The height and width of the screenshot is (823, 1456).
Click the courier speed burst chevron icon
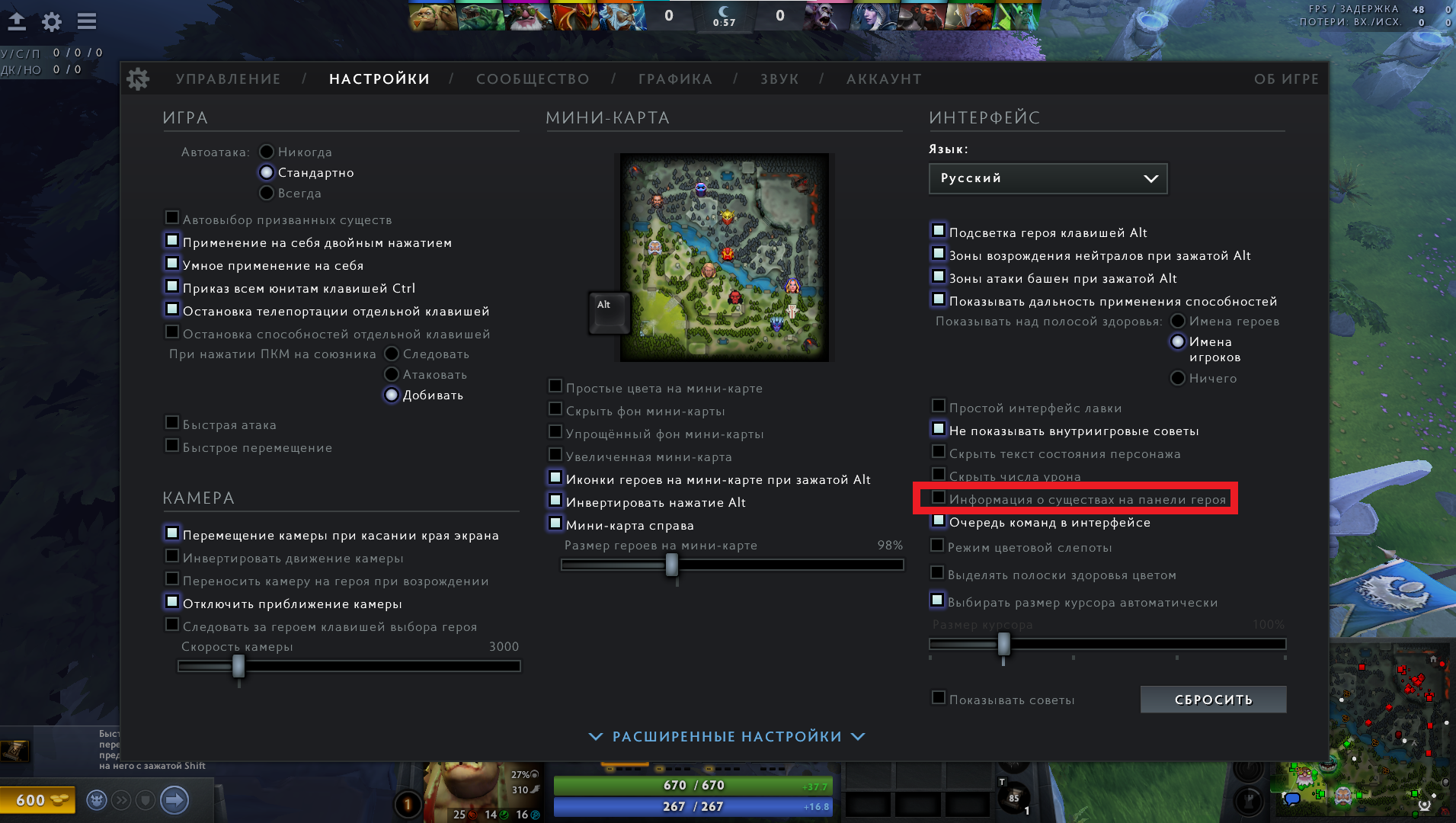[120, 799]
